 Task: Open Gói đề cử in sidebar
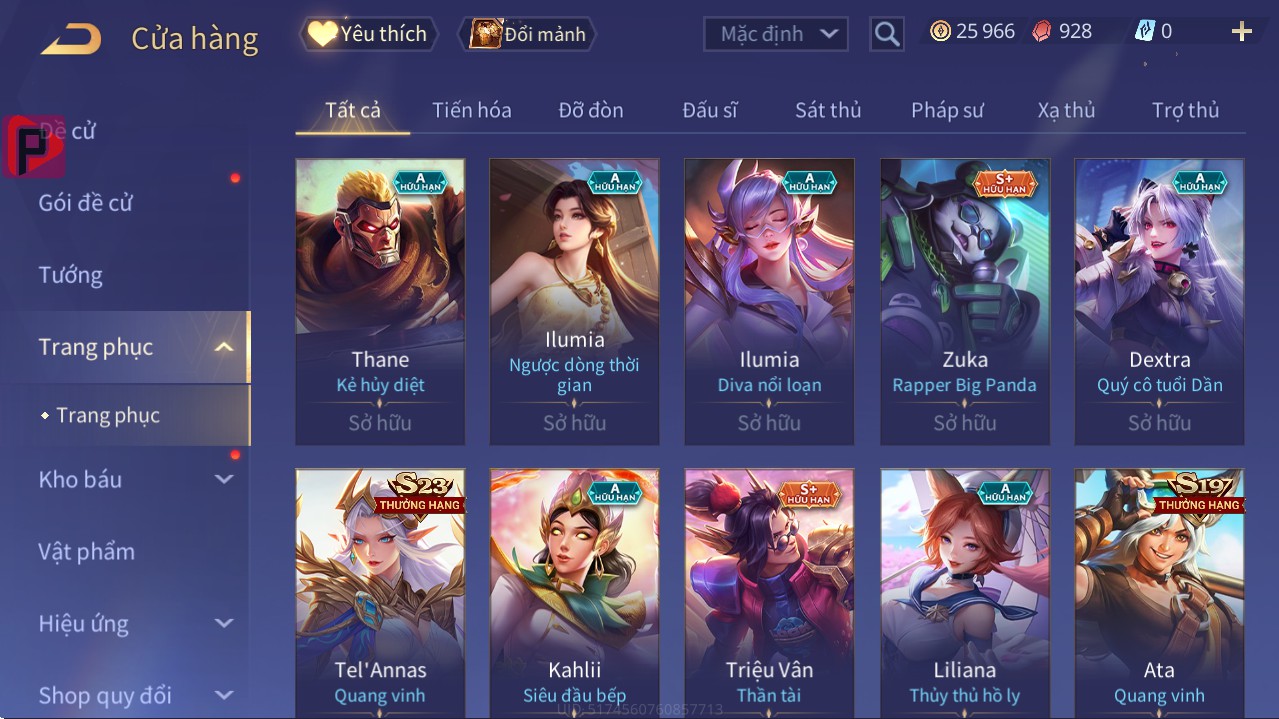[x=86, y=203]
